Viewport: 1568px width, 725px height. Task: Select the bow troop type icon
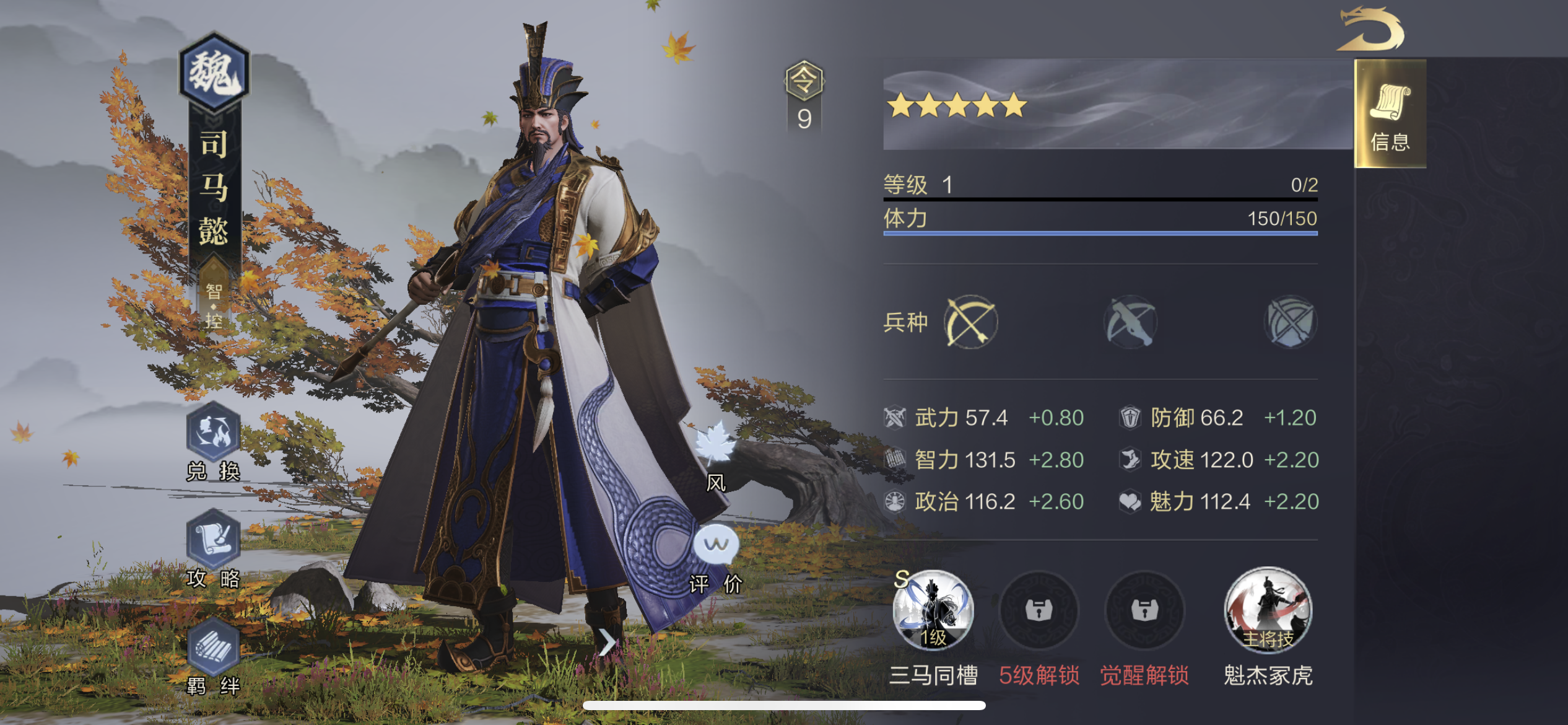coord(970,321)
